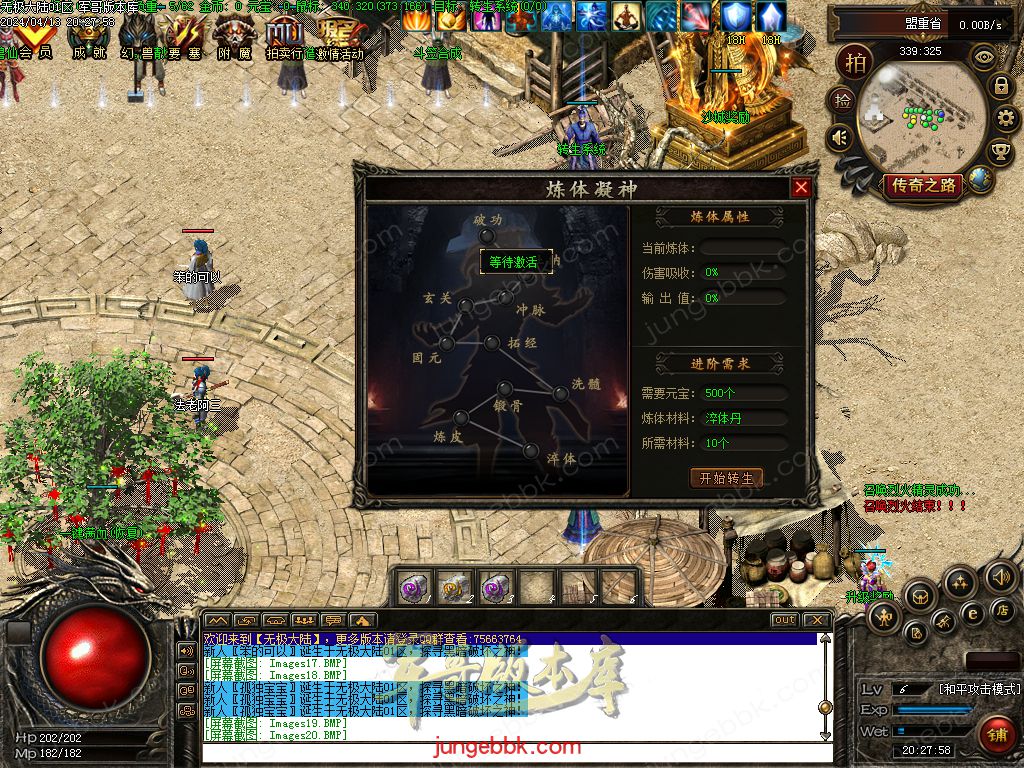Click the 开始转生 button
This screenshot has width=1024, height=768.
[x=727, y=478]
